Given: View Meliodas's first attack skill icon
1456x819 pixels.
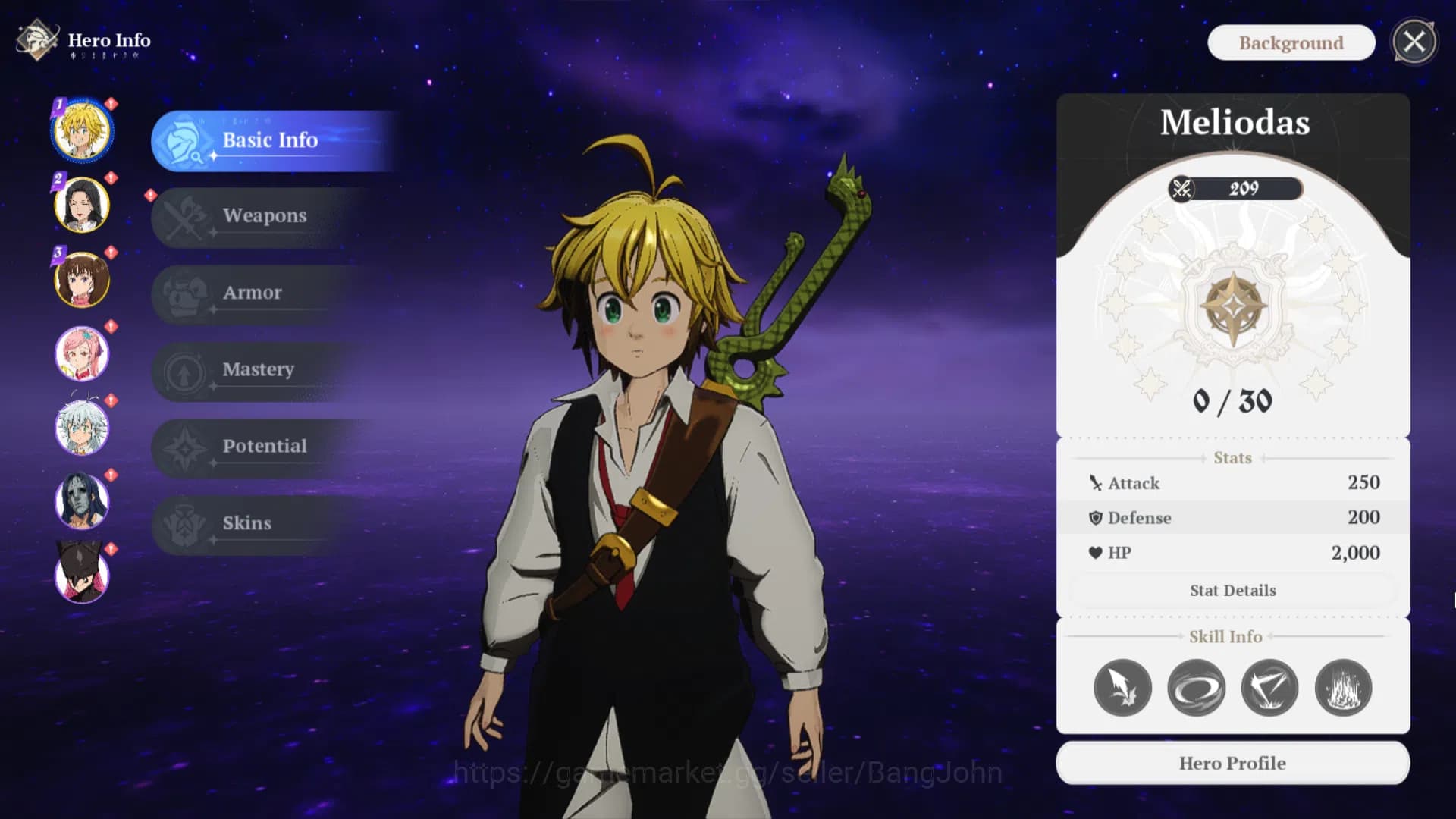Looking at the screenshot, I should click(x=1123, y=687).
